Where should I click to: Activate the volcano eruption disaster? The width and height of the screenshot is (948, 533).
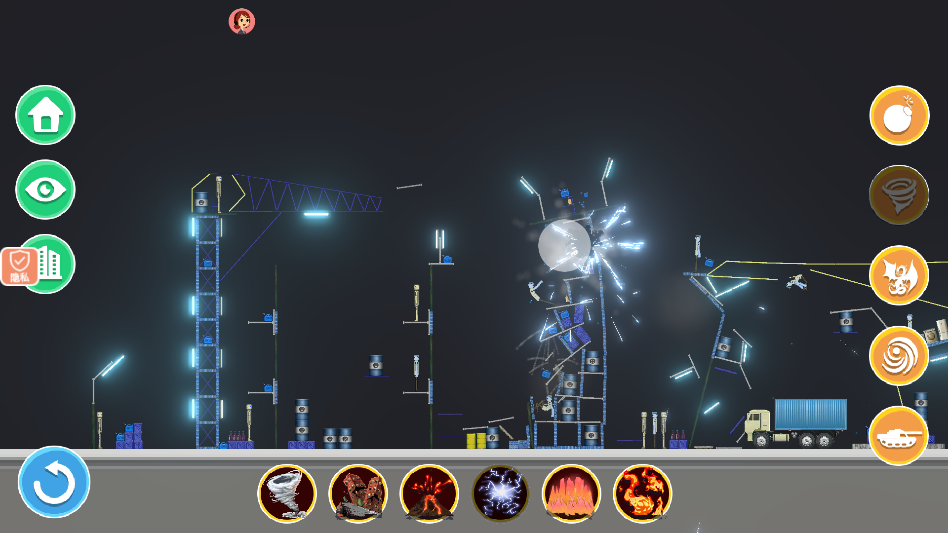pyautogui.click(x=429, y=493)
